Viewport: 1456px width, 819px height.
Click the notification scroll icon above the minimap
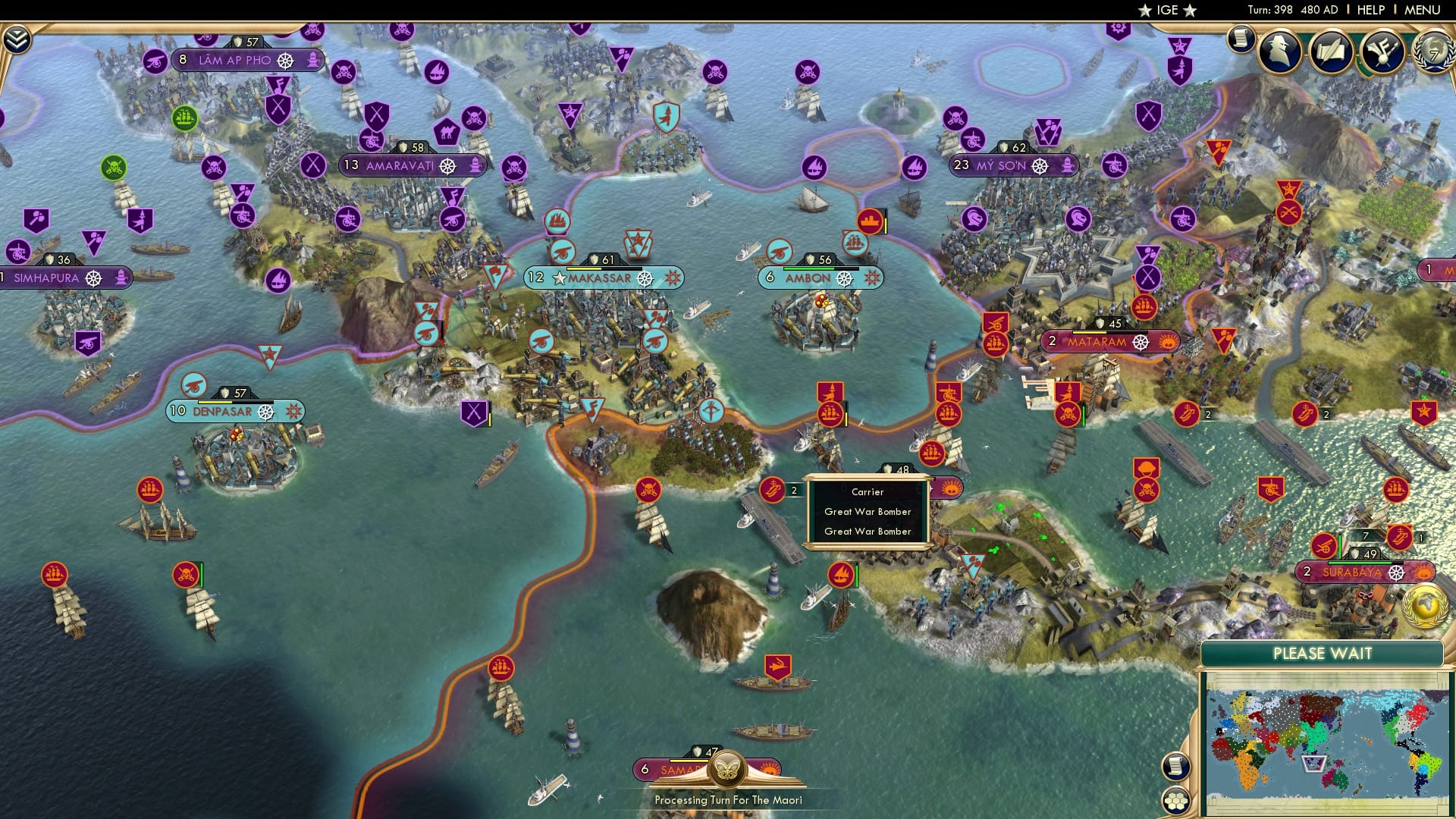1175,765
